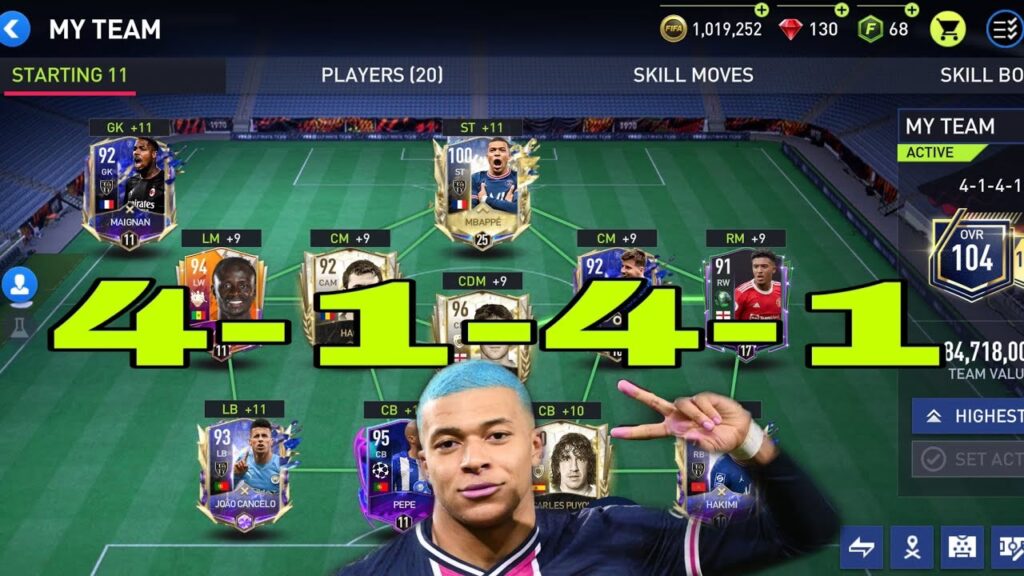Add more FIFA coins with plus button
The height and width of the screenshot is (576, 1024).
[x=762, y=10]
